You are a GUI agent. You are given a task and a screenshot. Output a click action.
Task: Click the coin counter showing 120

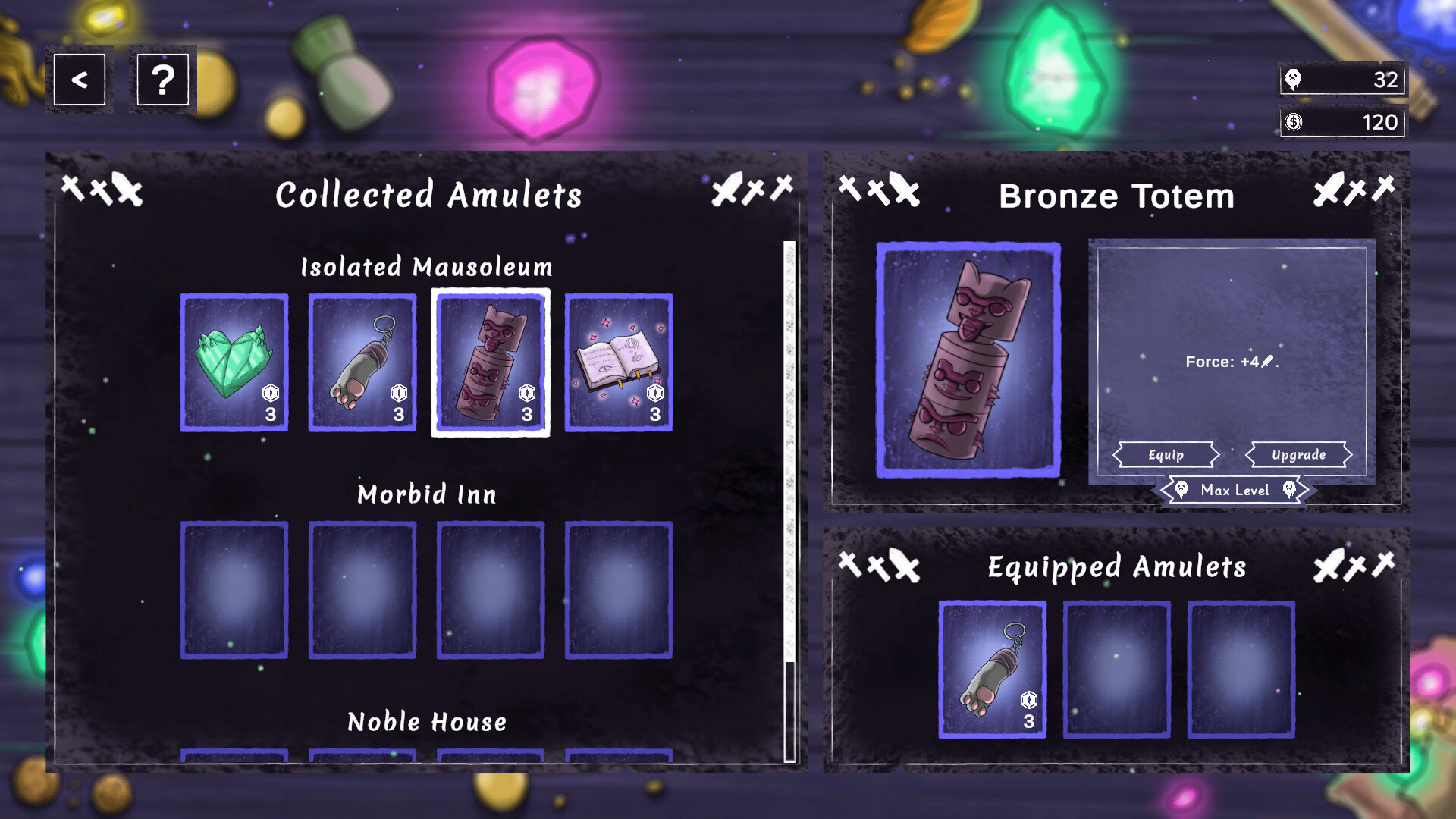click(x=1342, y=121)
